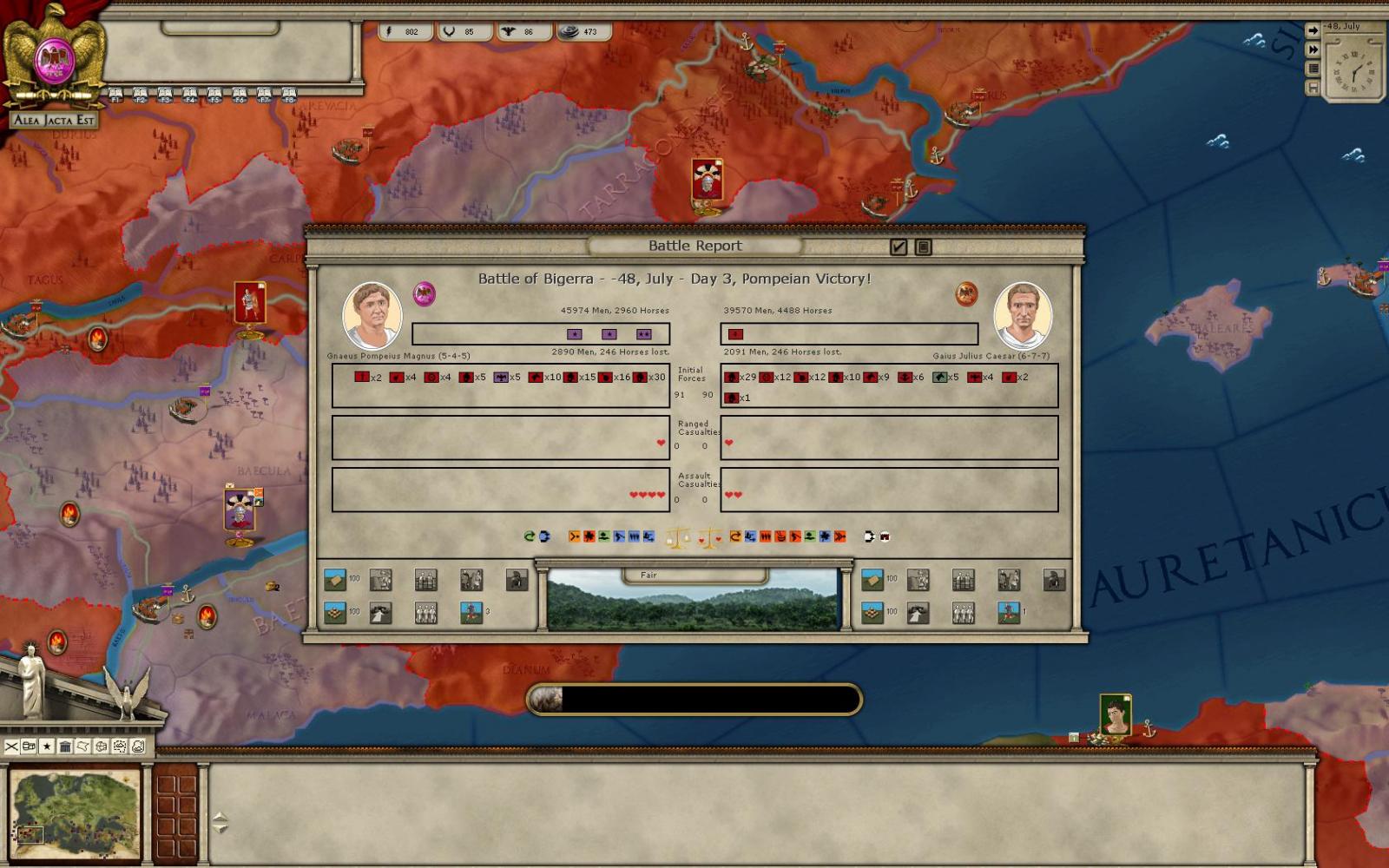1389x868 pixels.
Task: Select the crossed swords map filter
Action: pyautogui.click(x=11, y=746)
